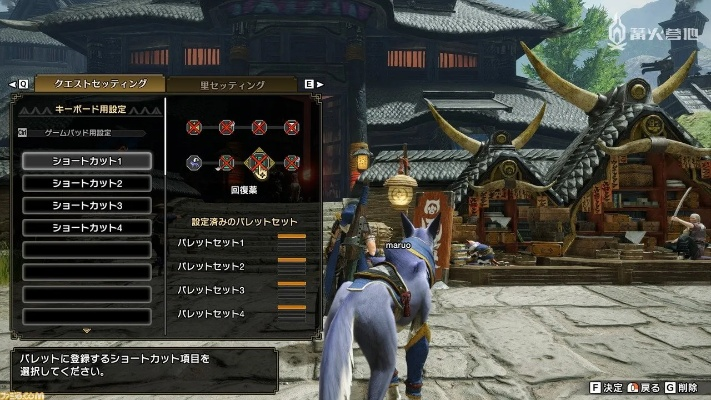Select the highlighted 回復薬 palette slot

coord(259,161)
